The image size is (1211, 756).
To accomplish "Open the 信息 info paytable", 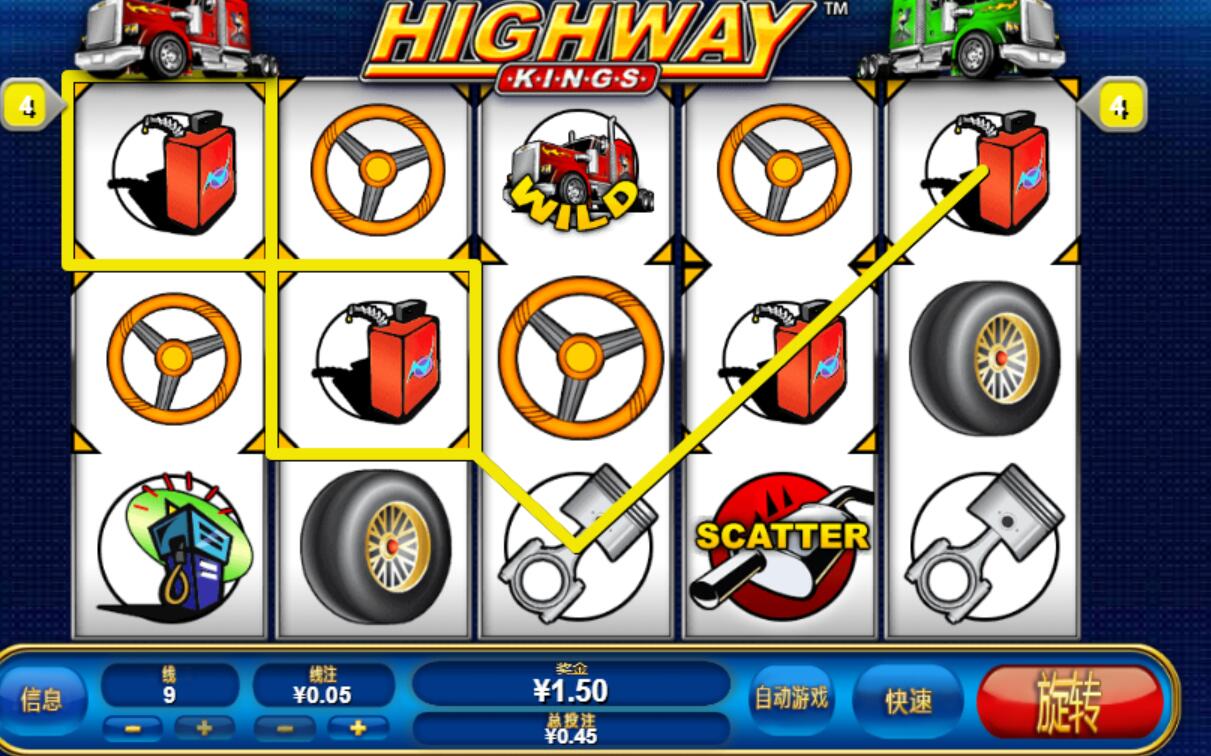I will [41, 699].
